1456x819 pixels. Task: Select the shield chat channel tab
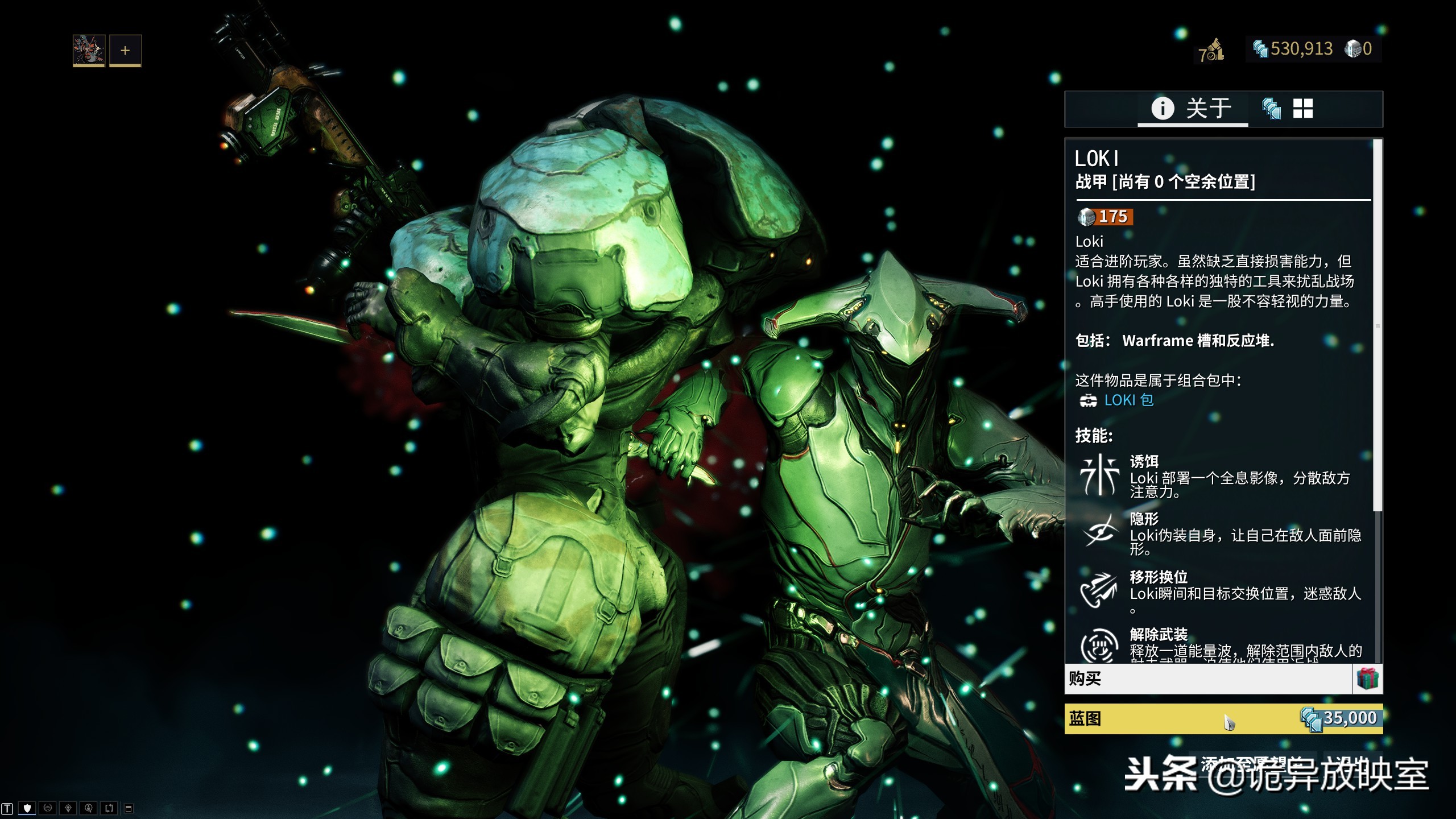click(x=27, y=808)
